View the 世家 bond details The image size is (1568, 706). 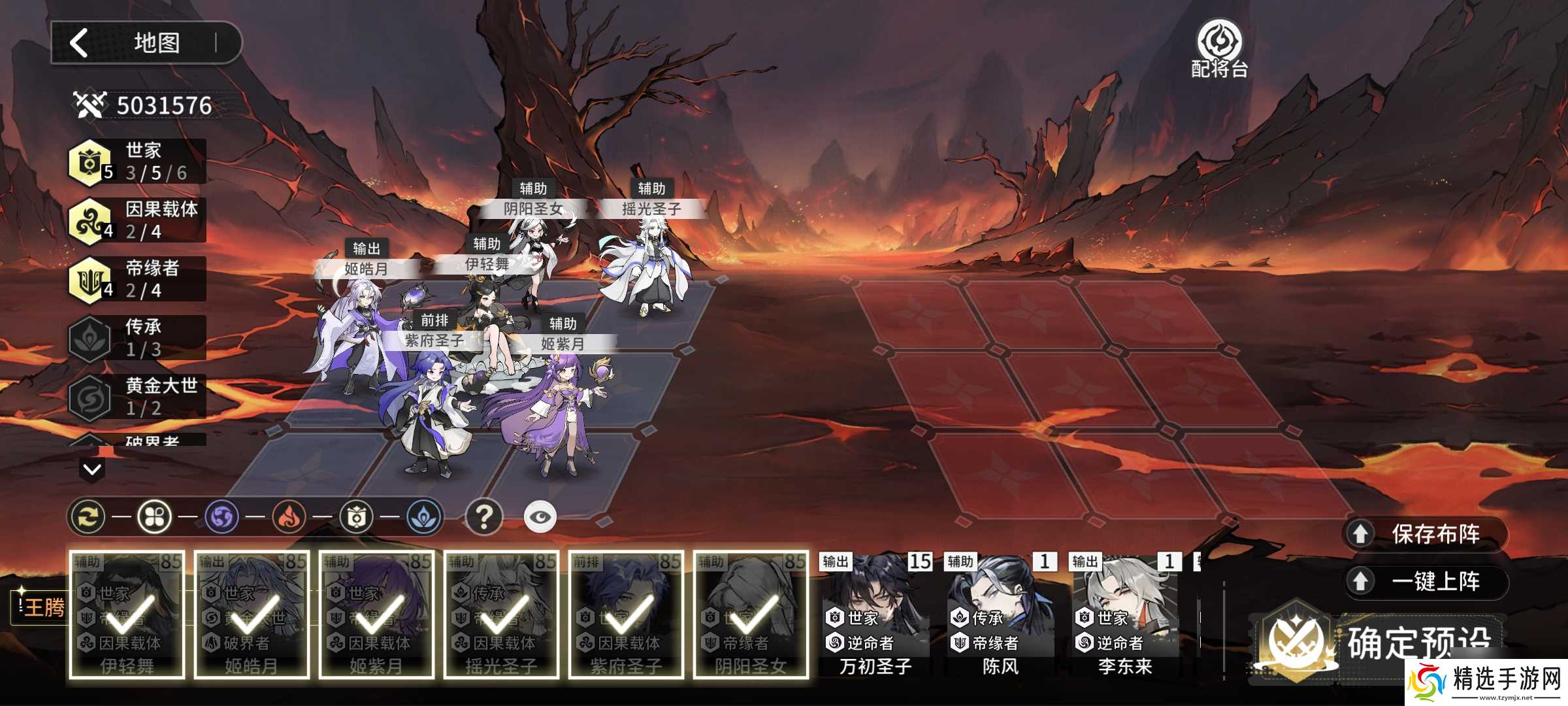click(x=137, y=161)
